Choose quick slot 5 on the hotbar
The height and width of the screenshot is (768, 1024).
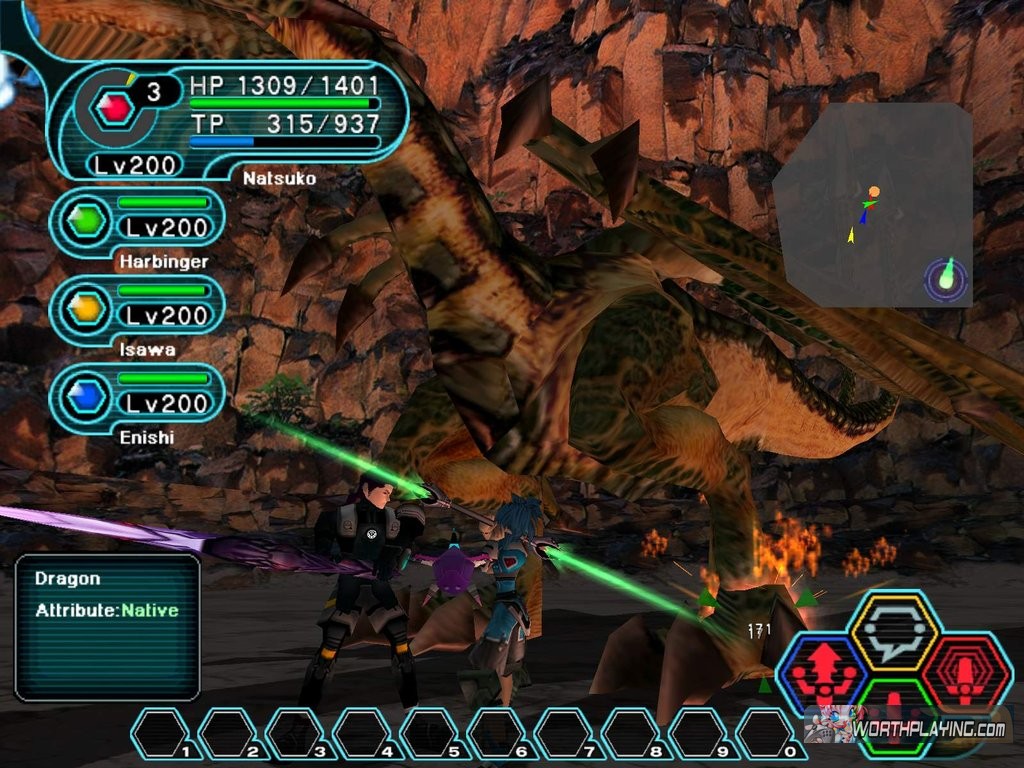coord(430,734)
